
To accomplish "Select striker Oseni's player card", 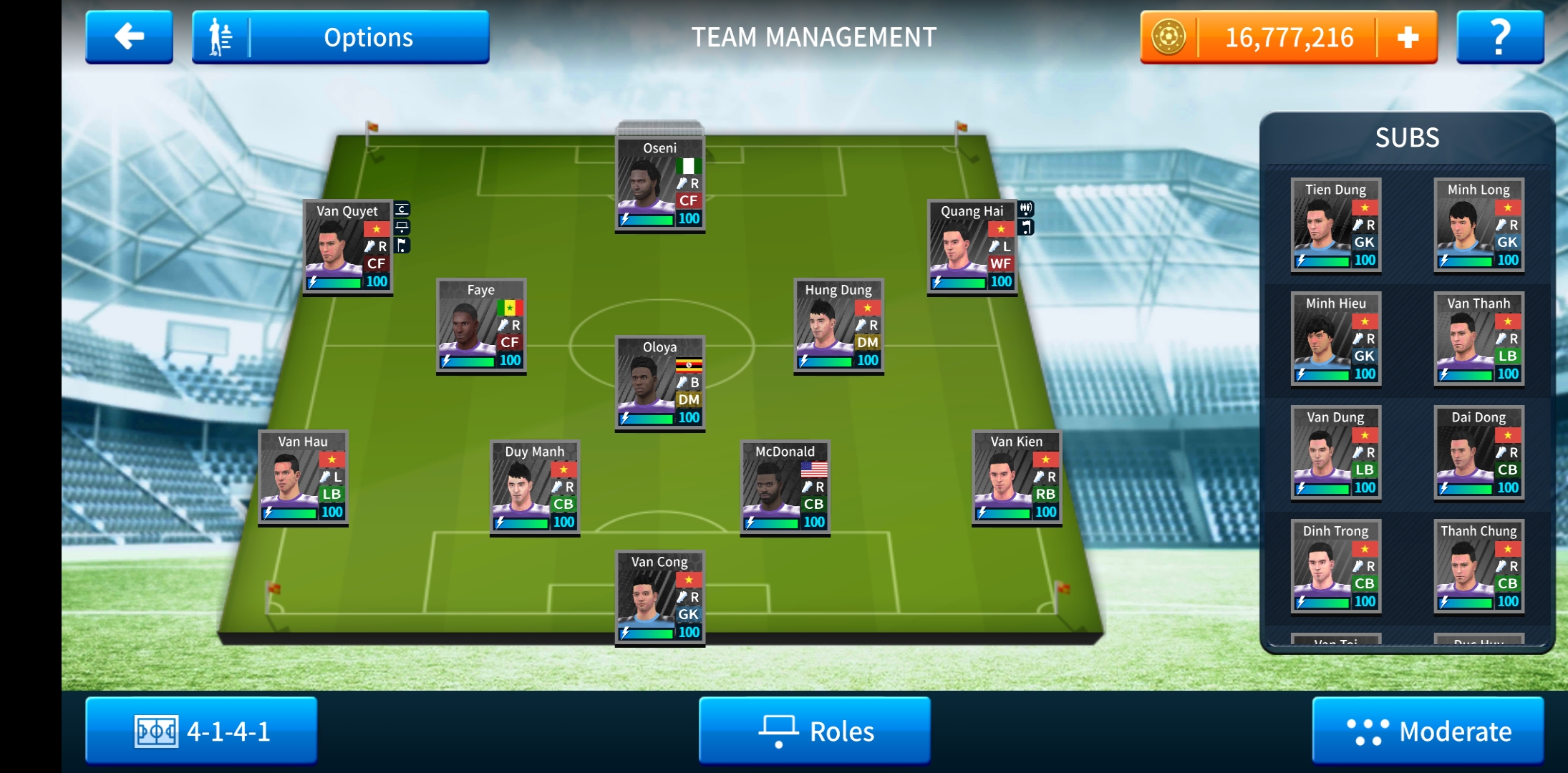I will point(659,185).
